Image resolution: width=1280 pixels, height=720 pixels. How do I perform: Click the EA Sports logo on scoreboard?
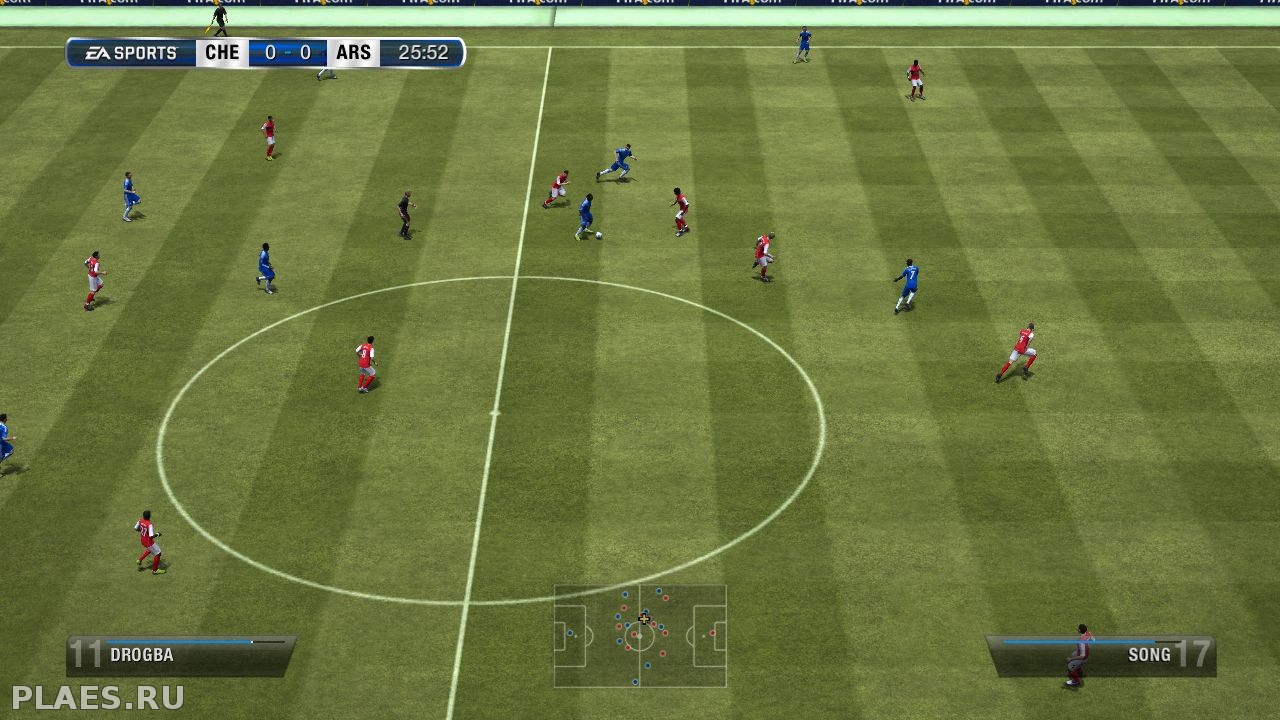click(131, 53)
